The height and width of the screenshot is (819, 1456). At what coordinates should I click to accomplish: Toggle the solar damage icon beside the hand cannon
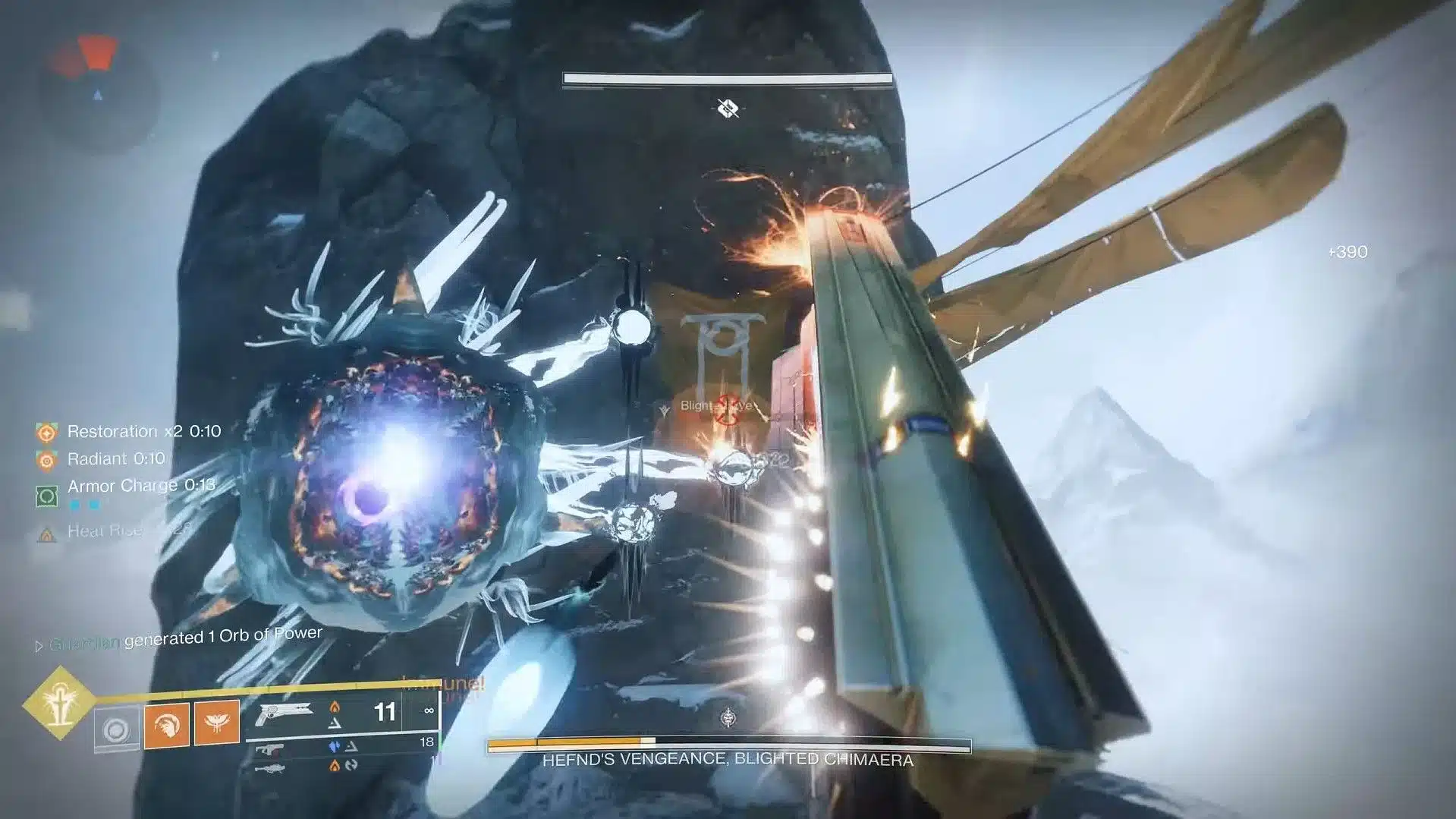335,708
